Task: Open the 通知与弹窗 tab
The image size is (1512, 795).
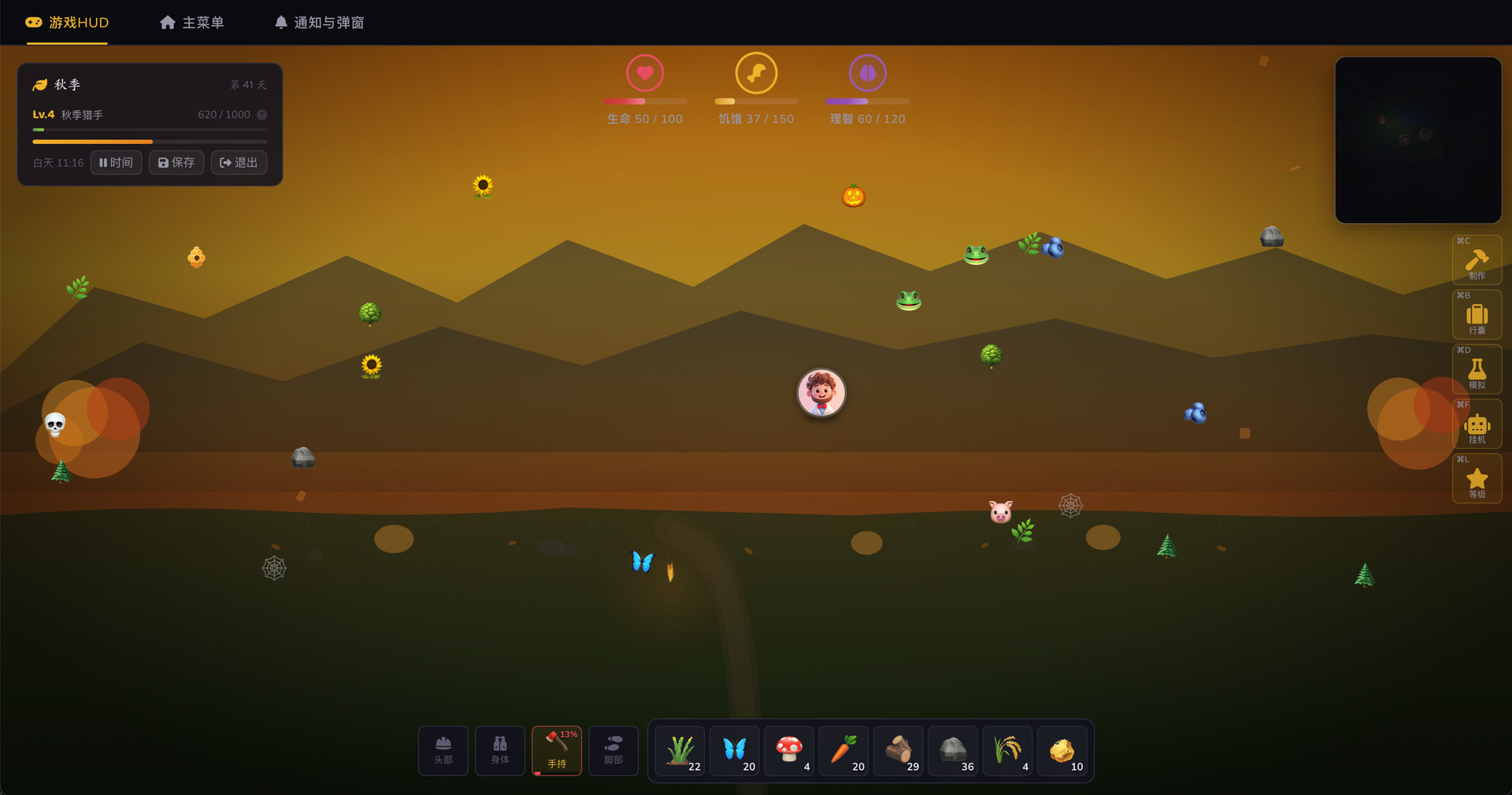Action: 319,23
